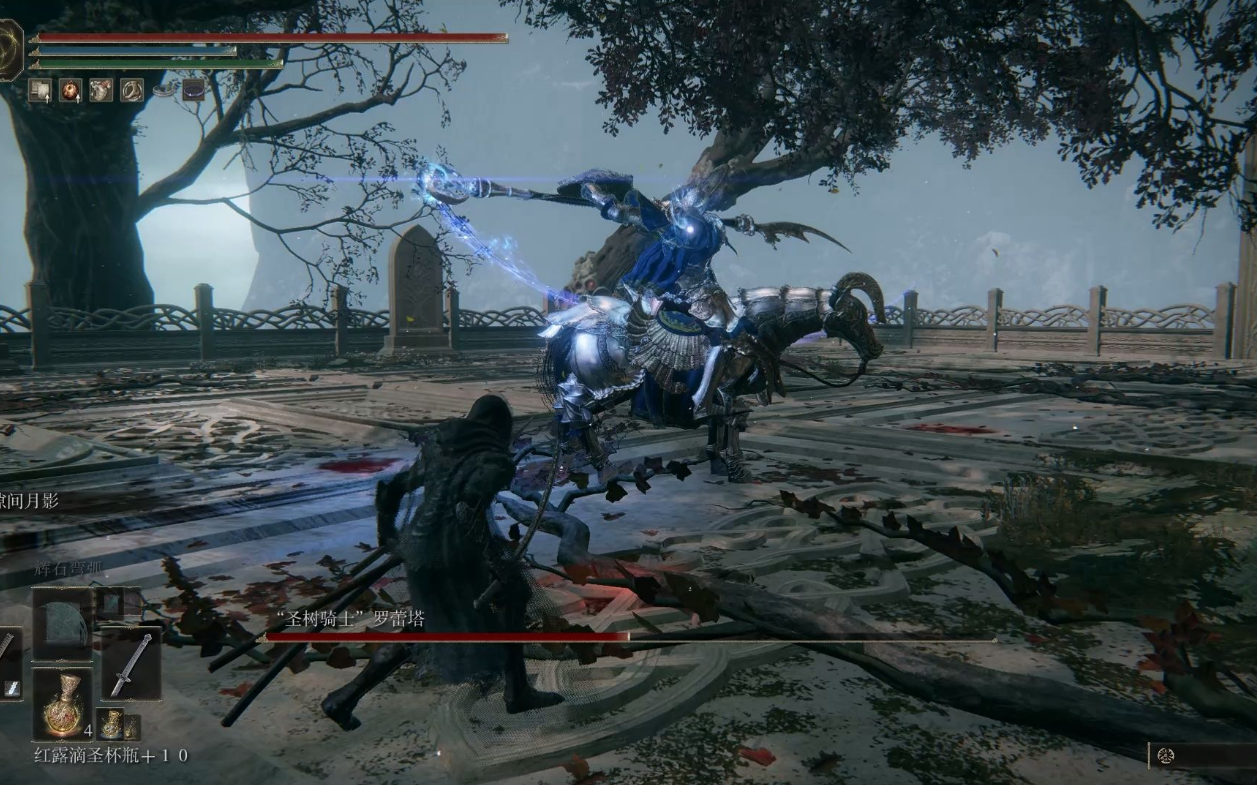Viewport: 1257px width, 785px height.
Task: Select the Flask of Crimson Tears slot
Action: [x=62, y=703]
